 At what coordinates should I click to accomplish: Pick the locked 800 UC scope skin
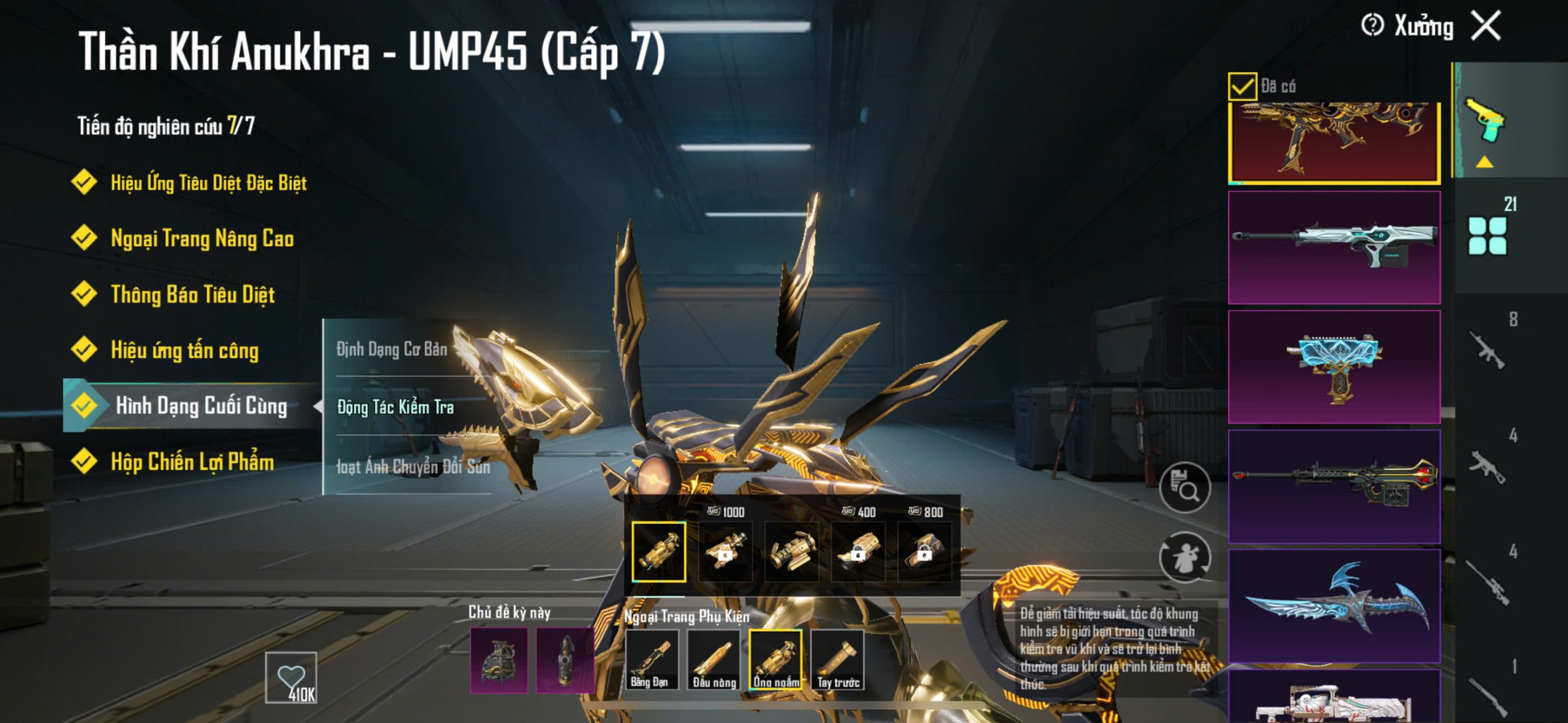click(x=924, y=551)
